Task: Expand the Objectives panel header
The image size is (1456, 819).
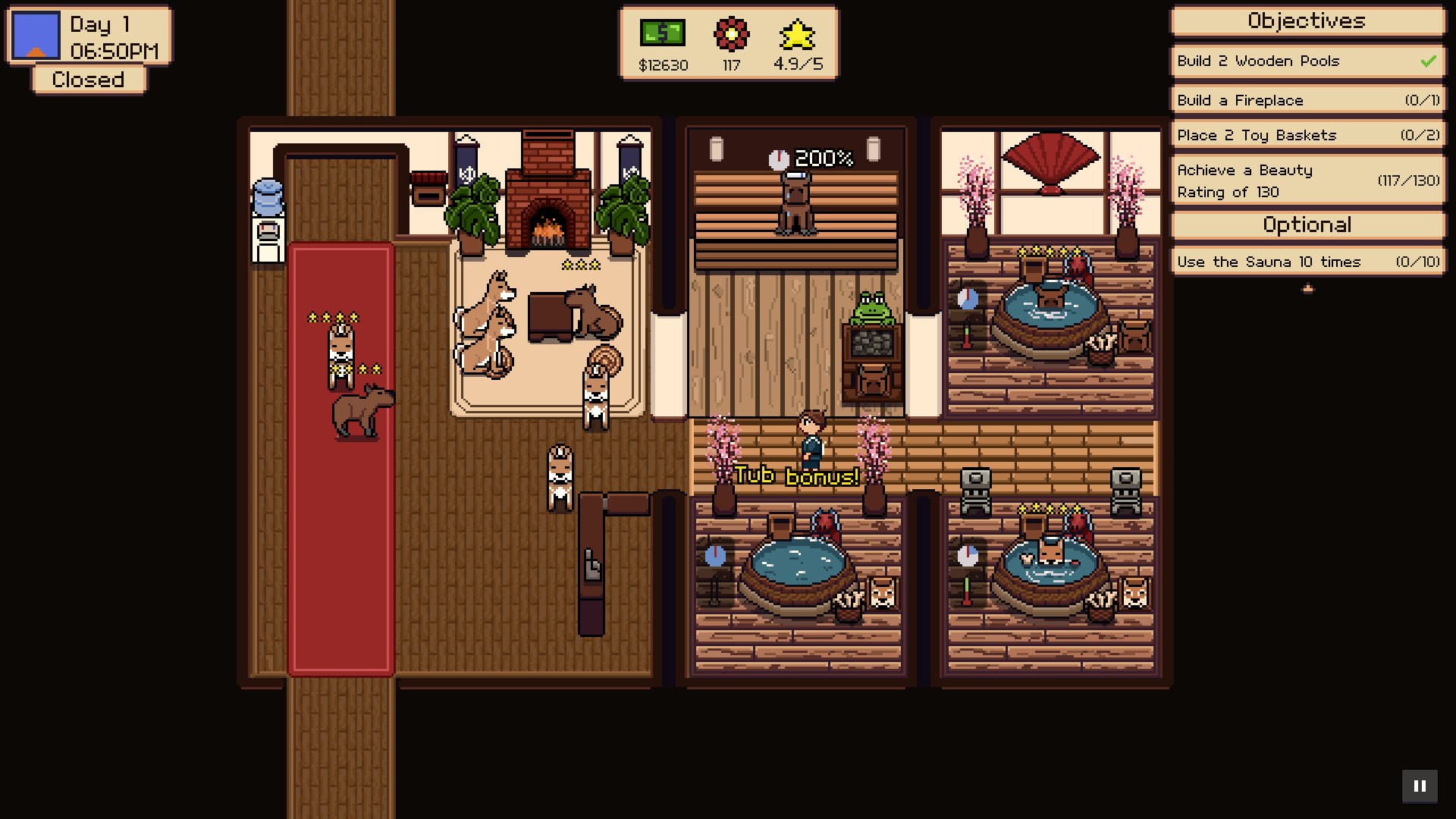Action: [x=1306, y=21]
